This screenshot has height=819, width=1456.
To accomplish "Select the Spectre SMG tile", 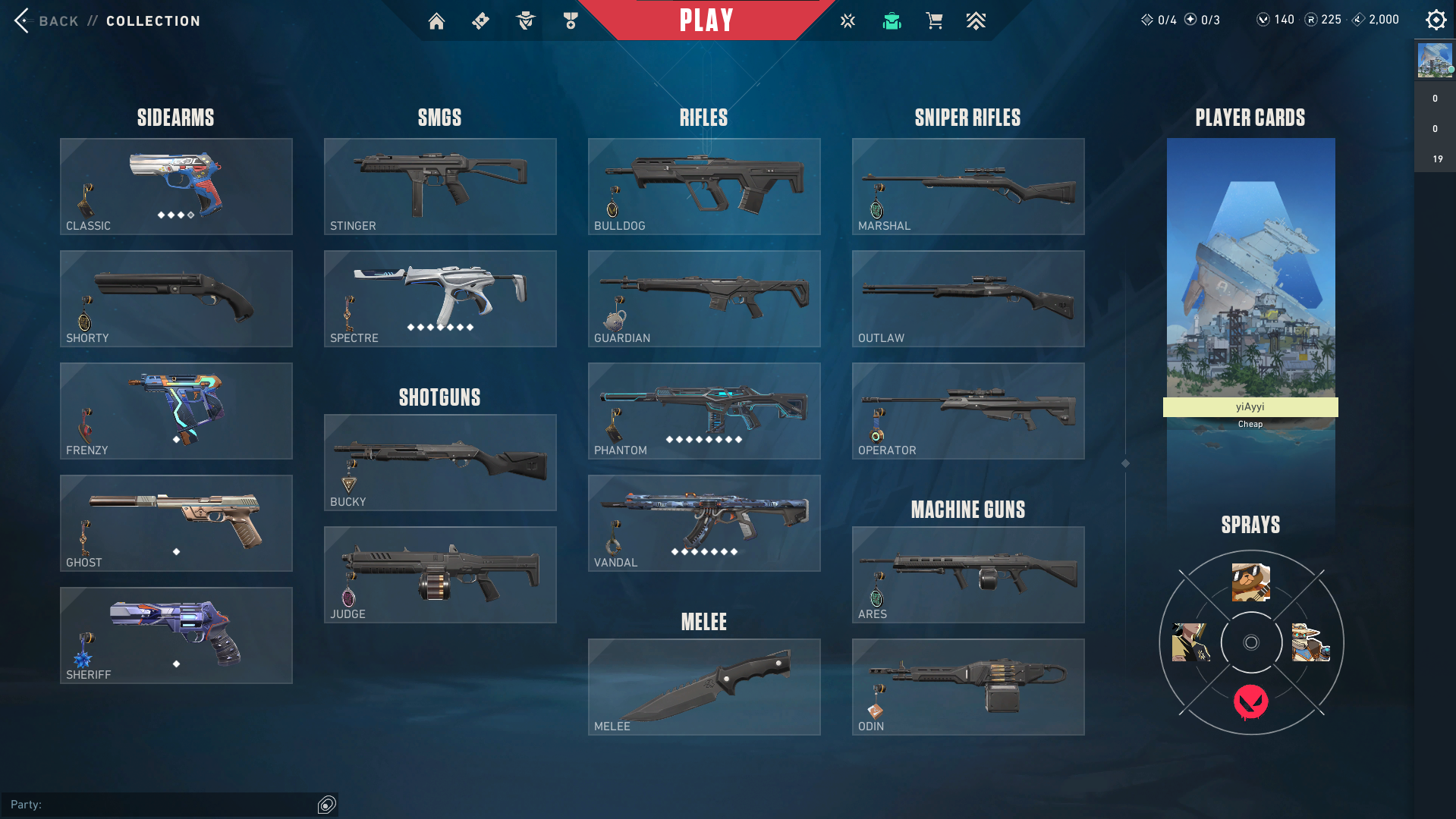I will 440,299.
